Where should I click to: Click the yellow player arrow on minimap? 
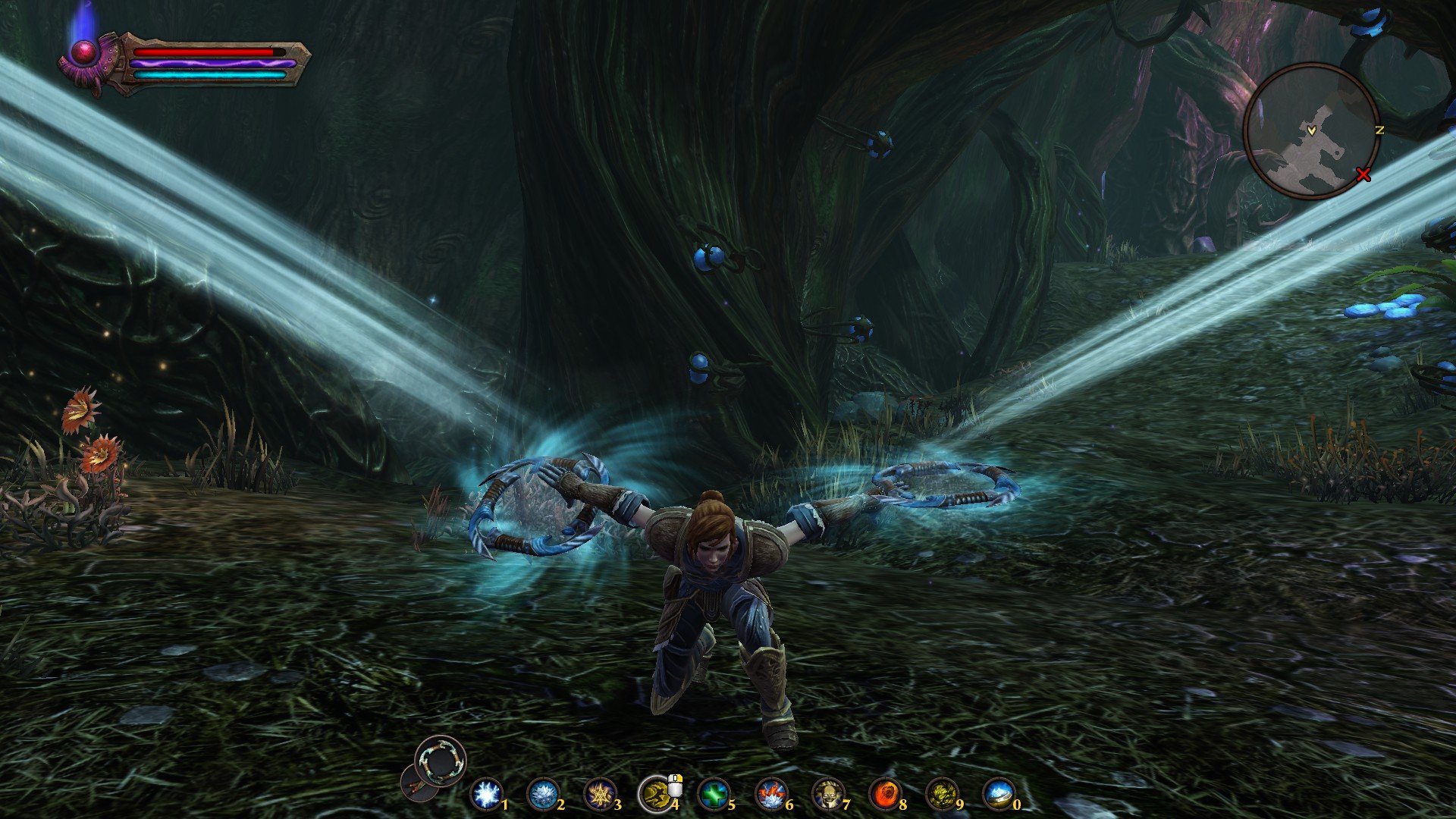[x=1311, y=131]
